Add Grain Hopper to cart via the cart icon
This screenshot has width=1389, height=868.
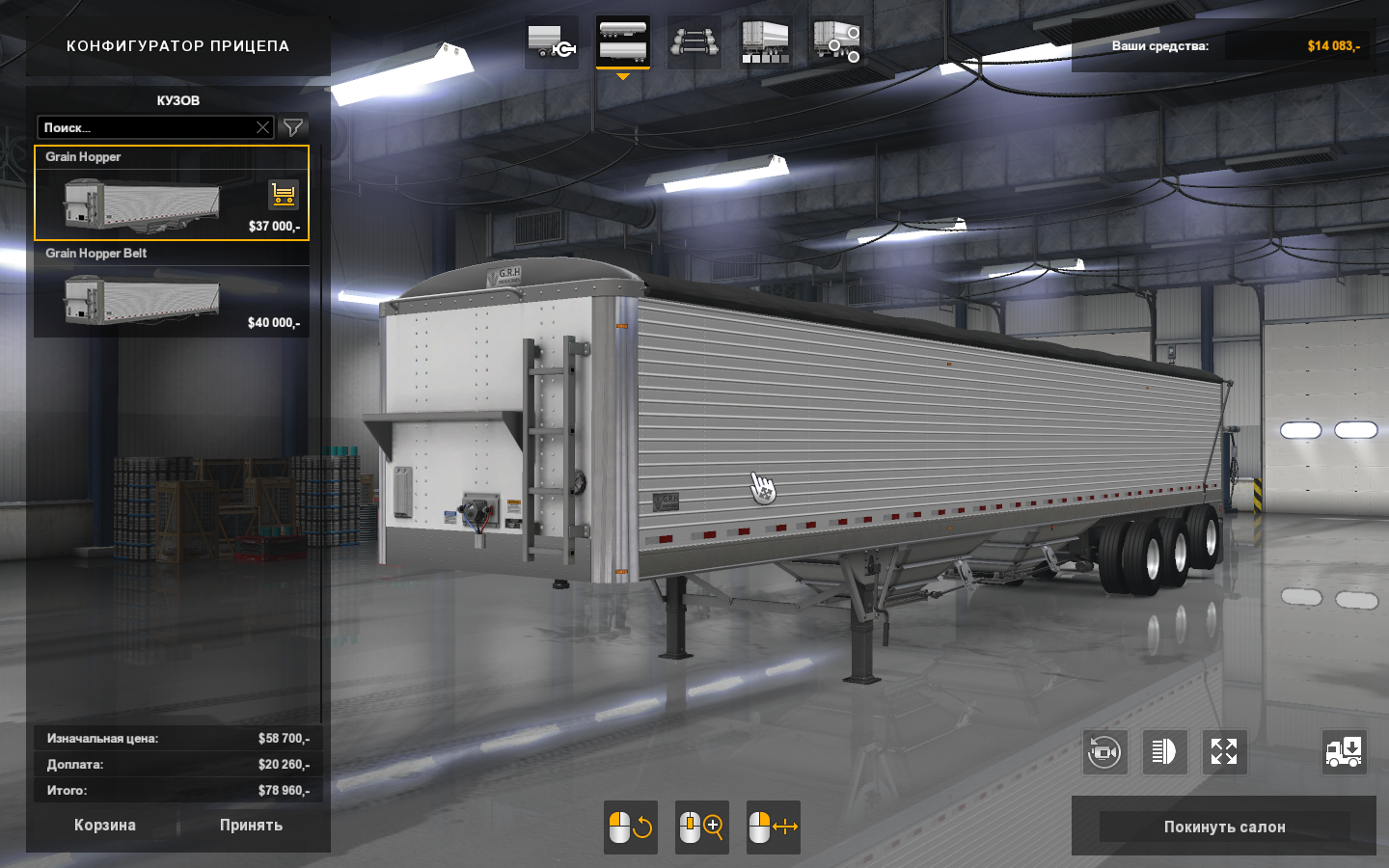coord(284,195)
